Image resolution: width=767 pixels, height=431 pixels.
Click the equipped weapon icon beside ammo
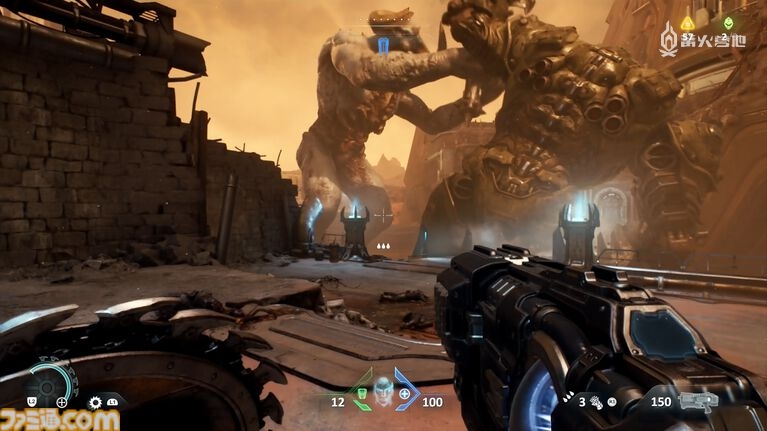click(698, 402)
